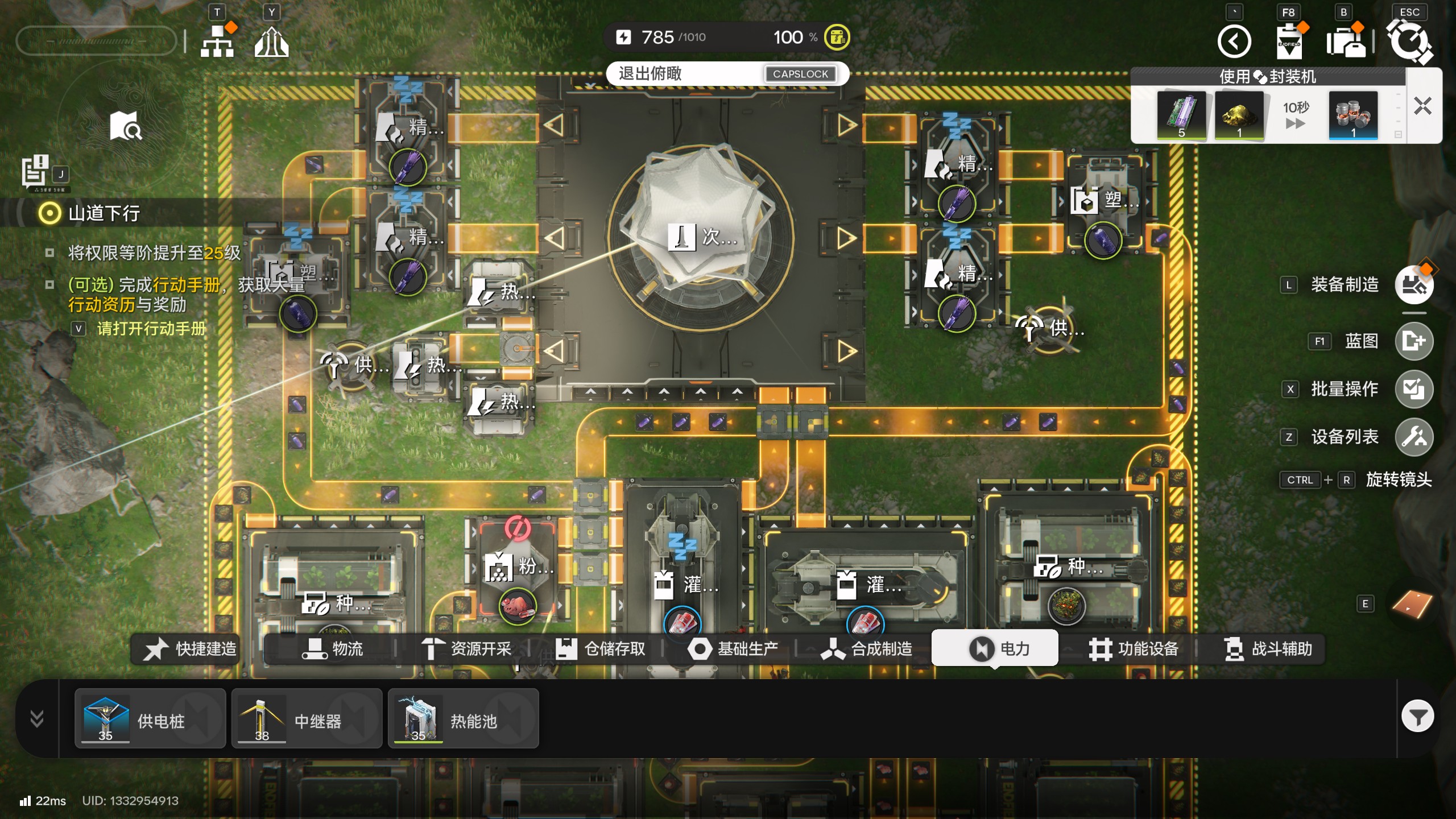Select the 合成制造 synthesis tab

[x=867, y=649]
